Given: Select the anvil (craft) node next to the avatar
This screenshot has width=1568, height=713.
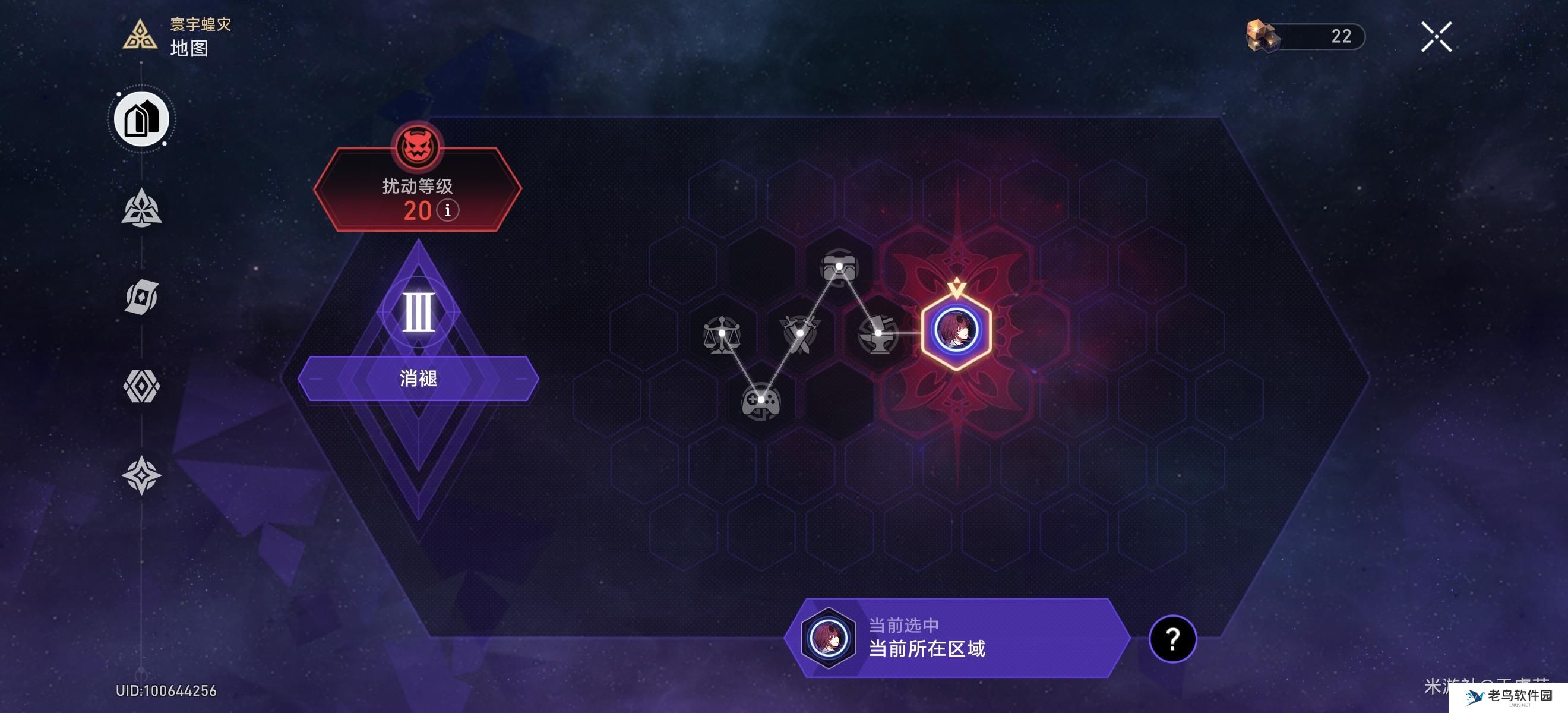Looking at the screenshot, I should coord(879,335).
